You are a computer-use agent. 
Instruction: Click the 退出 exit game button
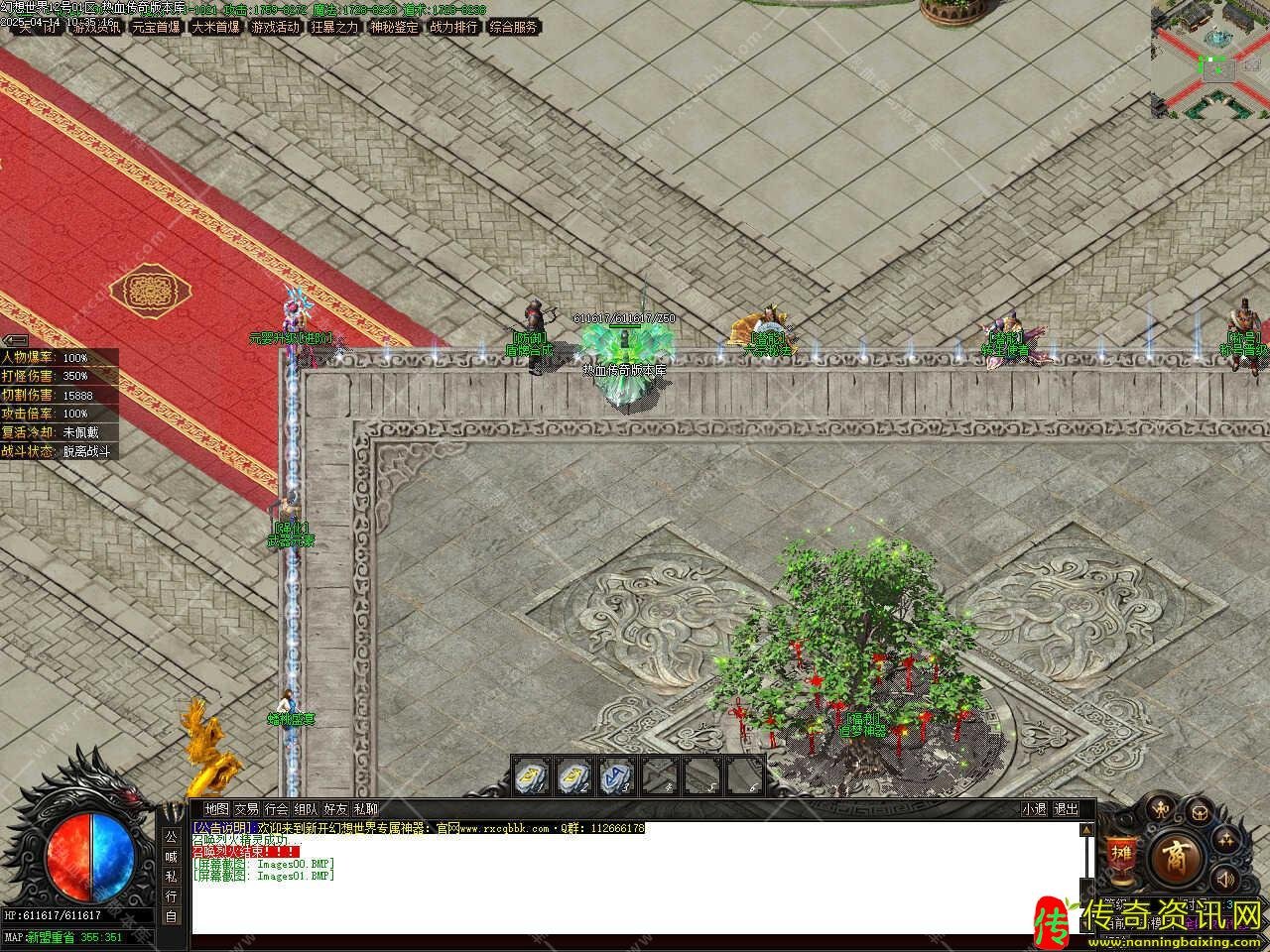1066,809
